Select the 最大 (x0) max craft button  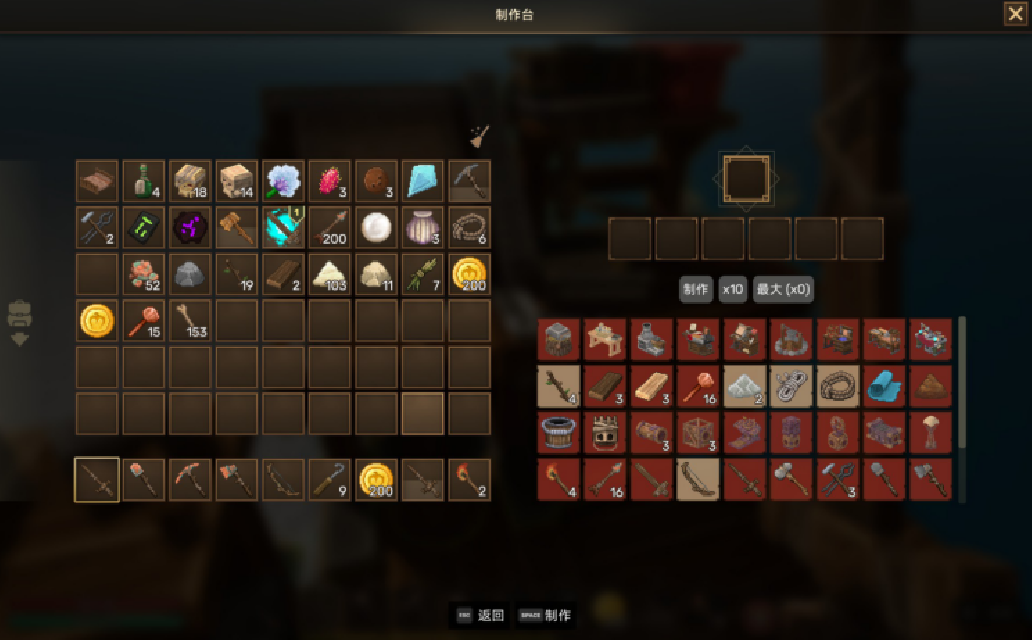point(784,290)
